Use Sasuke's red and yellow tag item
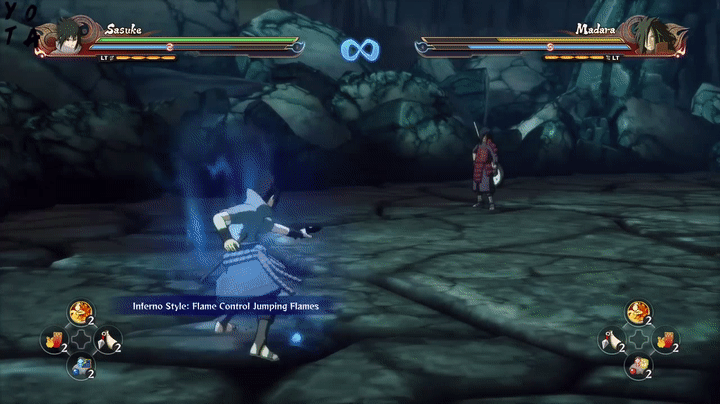720x404 pixels. [x=53, y=340]
